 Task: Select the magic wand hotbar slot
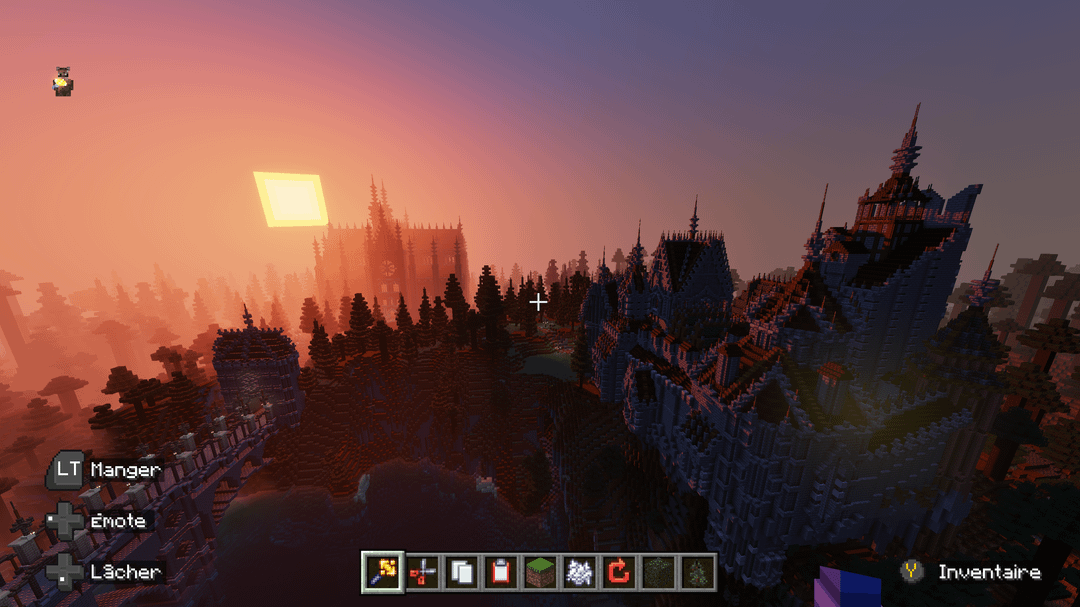(x=383, y=571)
